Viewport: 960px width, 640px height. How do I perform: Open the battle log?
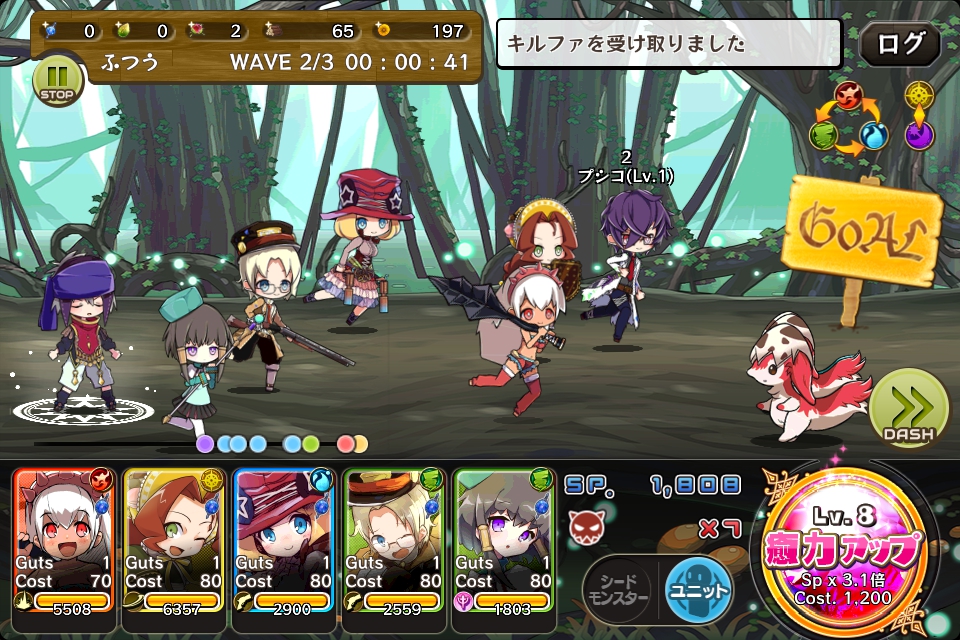tap(899, 45)
